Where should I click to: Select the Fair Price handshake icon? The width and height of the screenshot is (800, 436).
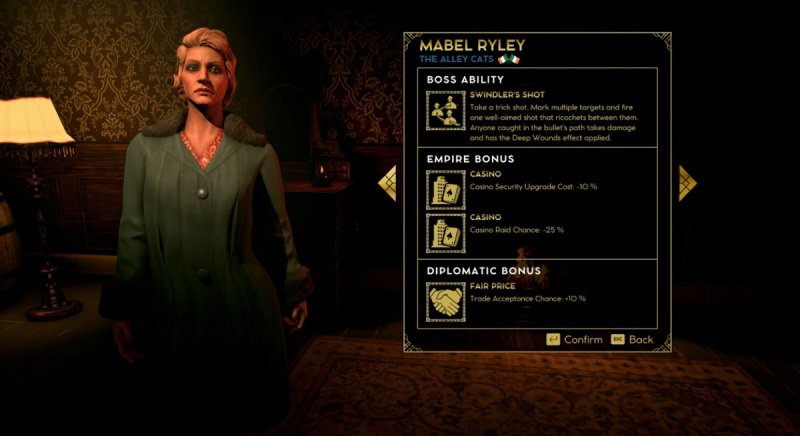pyautogui.click(x=445, y=302)
